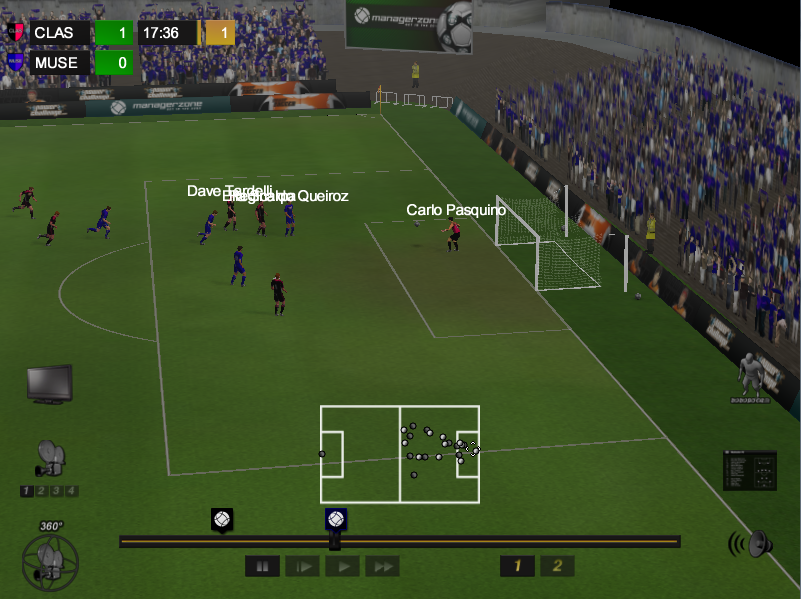
Task: Play the match at normal speed
Action: (x=342, y=567)
